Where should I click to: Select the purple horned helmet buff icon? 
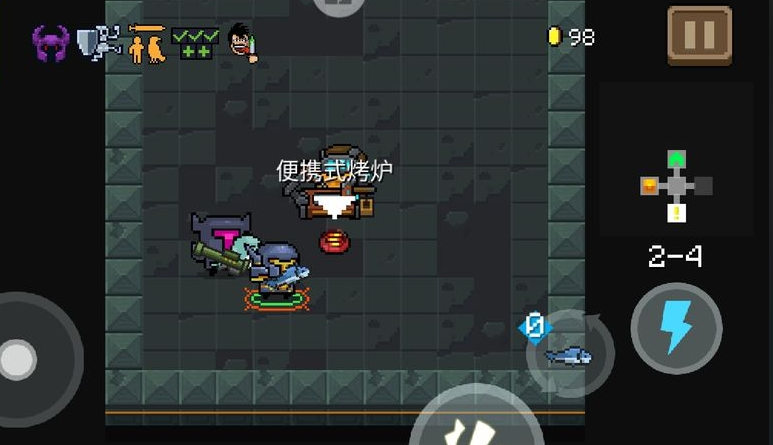(x=50, y=43)
